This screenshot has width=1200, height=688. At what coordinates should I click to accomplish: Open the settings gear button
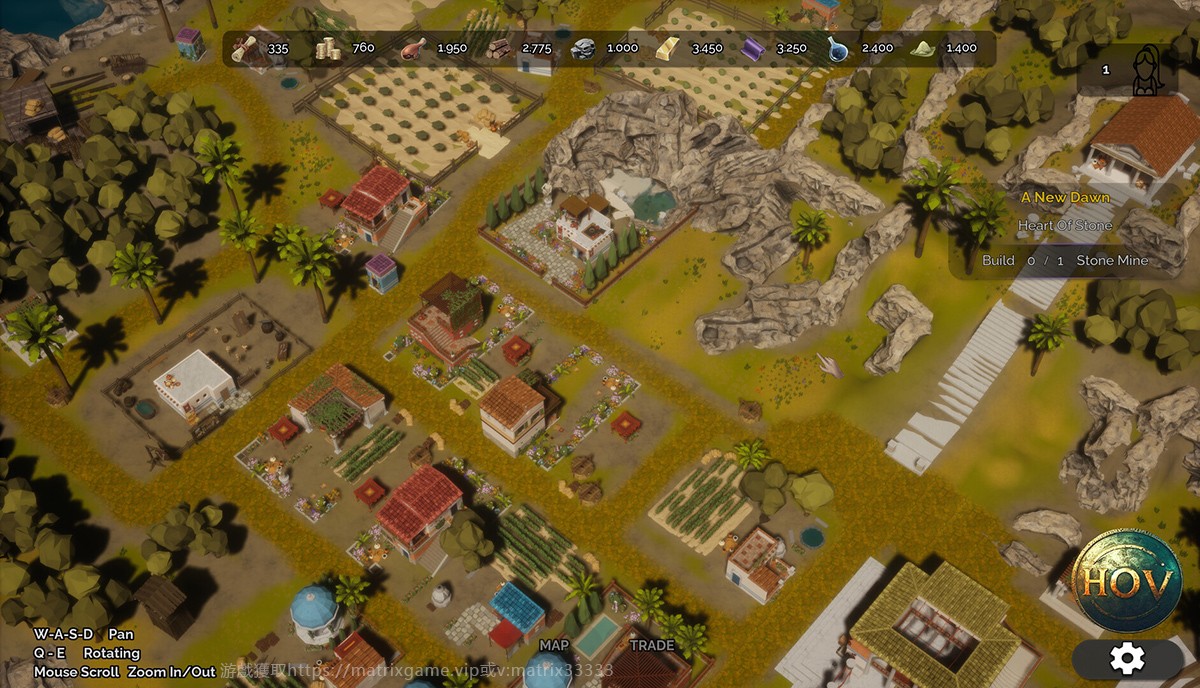click(x=1127, y=658)
